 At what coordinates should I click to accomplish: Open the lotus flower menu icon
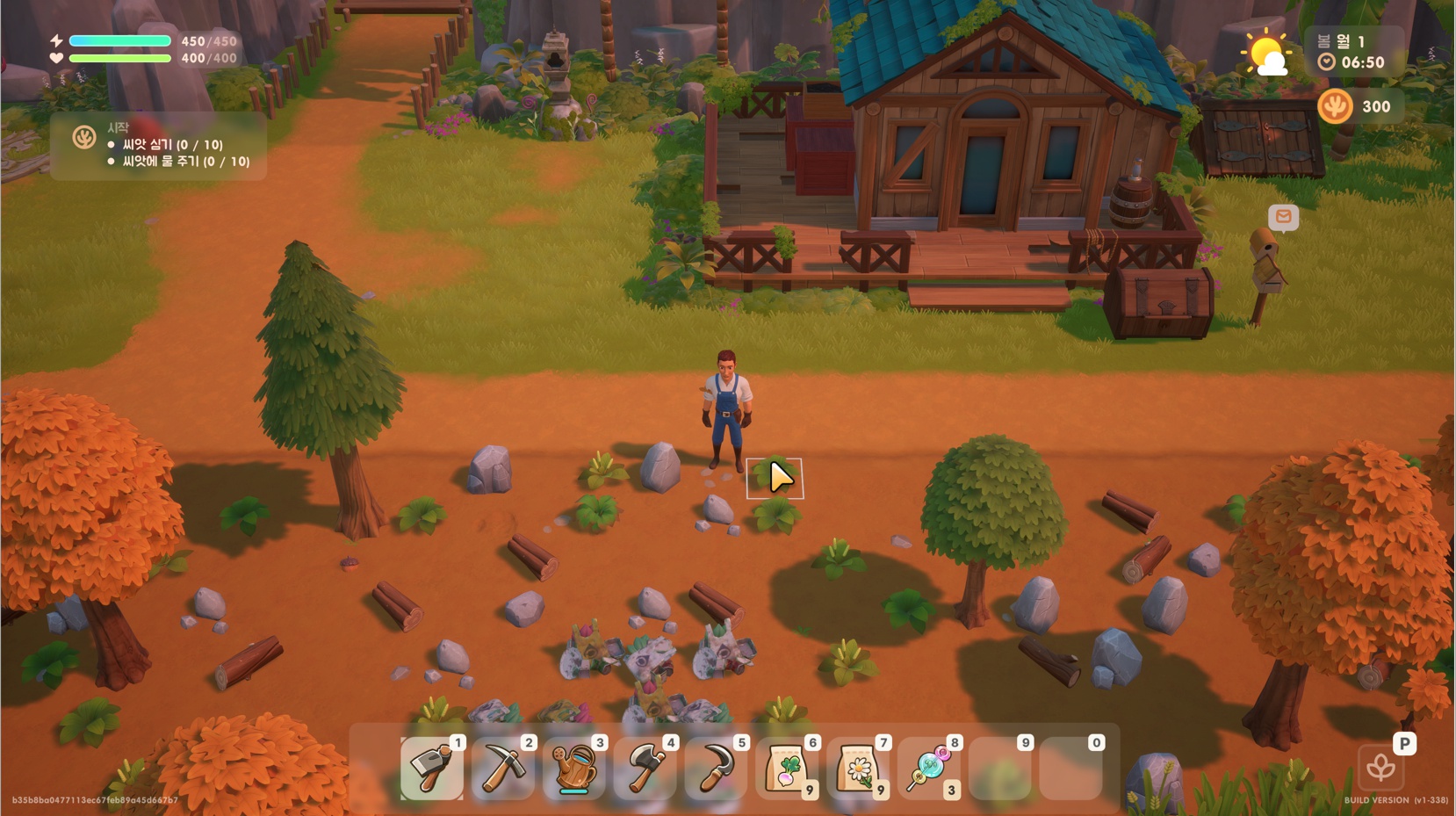1380,768
